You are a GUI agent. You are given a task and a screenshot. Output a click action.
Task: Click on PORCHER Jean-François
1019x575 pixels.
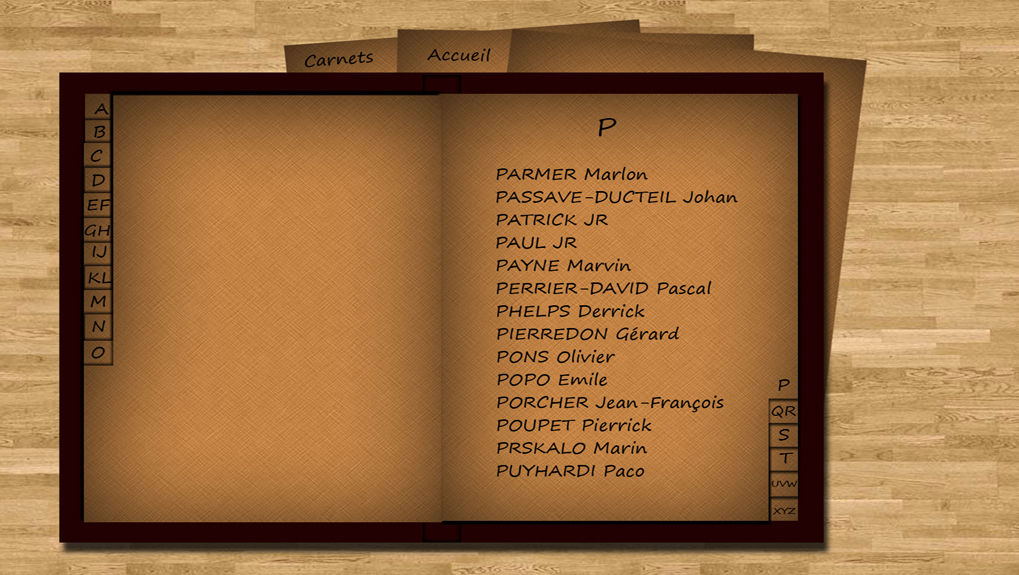click(x=609, y=403)
